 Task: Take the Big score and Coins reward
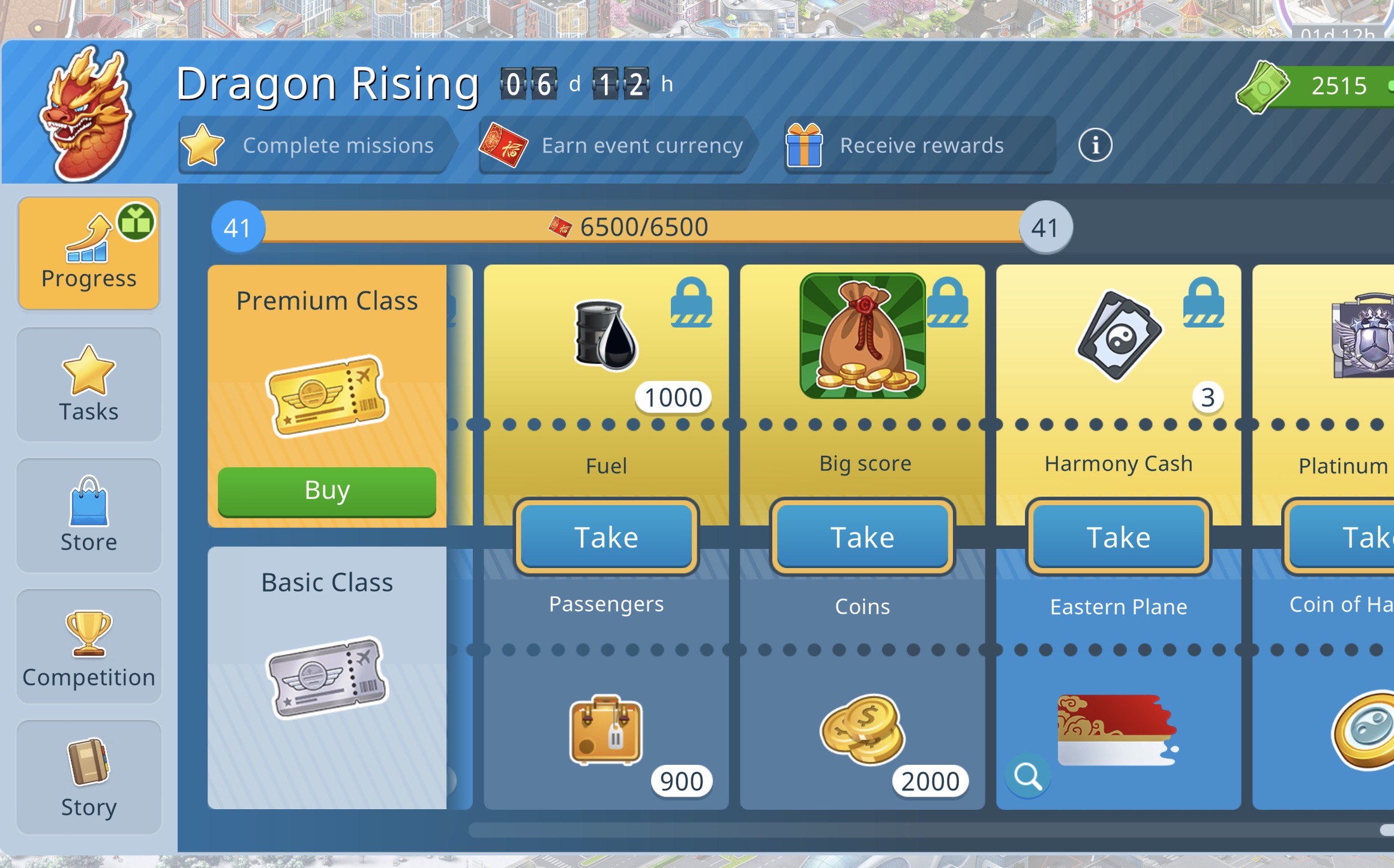coord(862,536)
